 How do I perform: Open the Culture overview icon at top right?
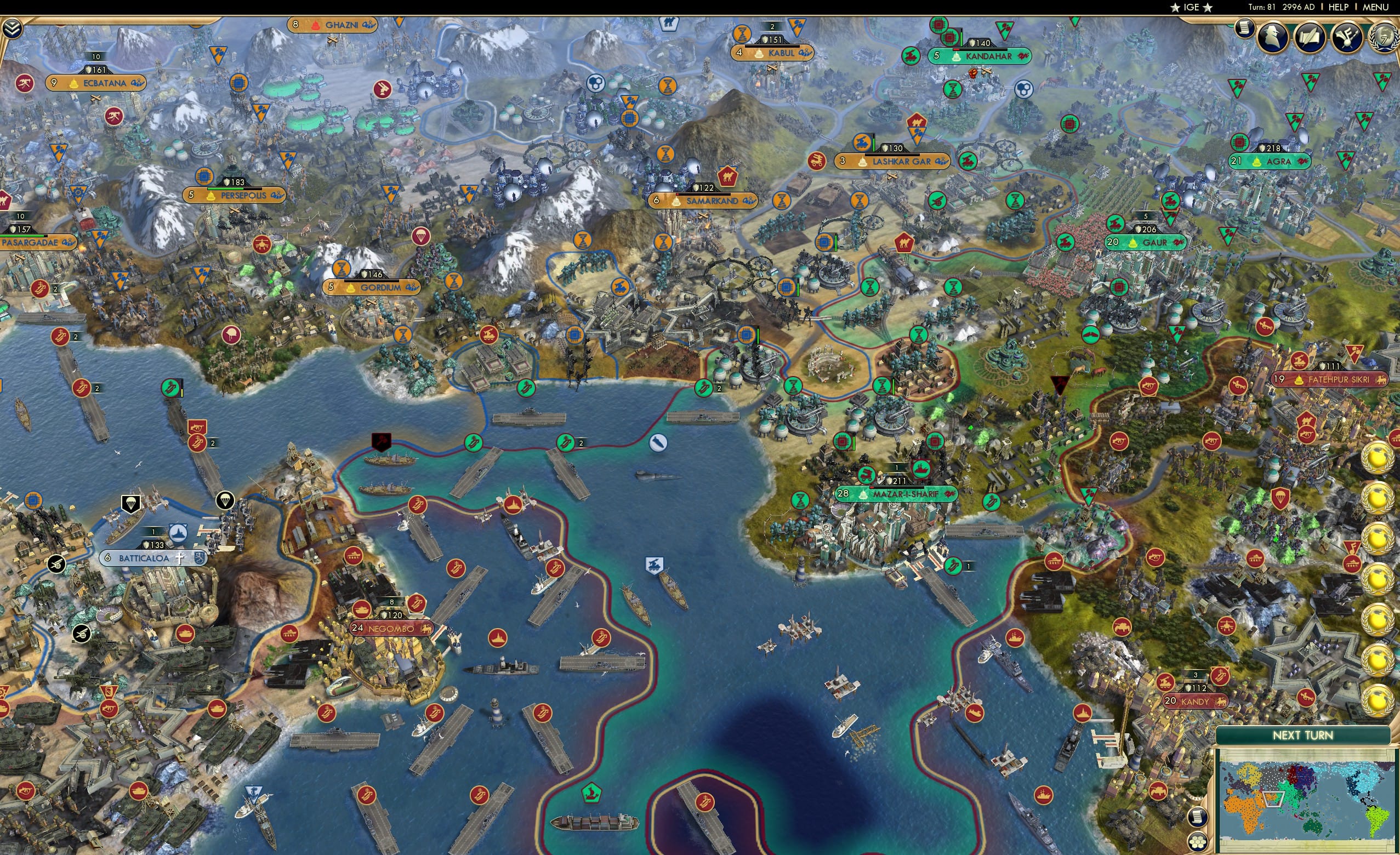pos(1348,37)
